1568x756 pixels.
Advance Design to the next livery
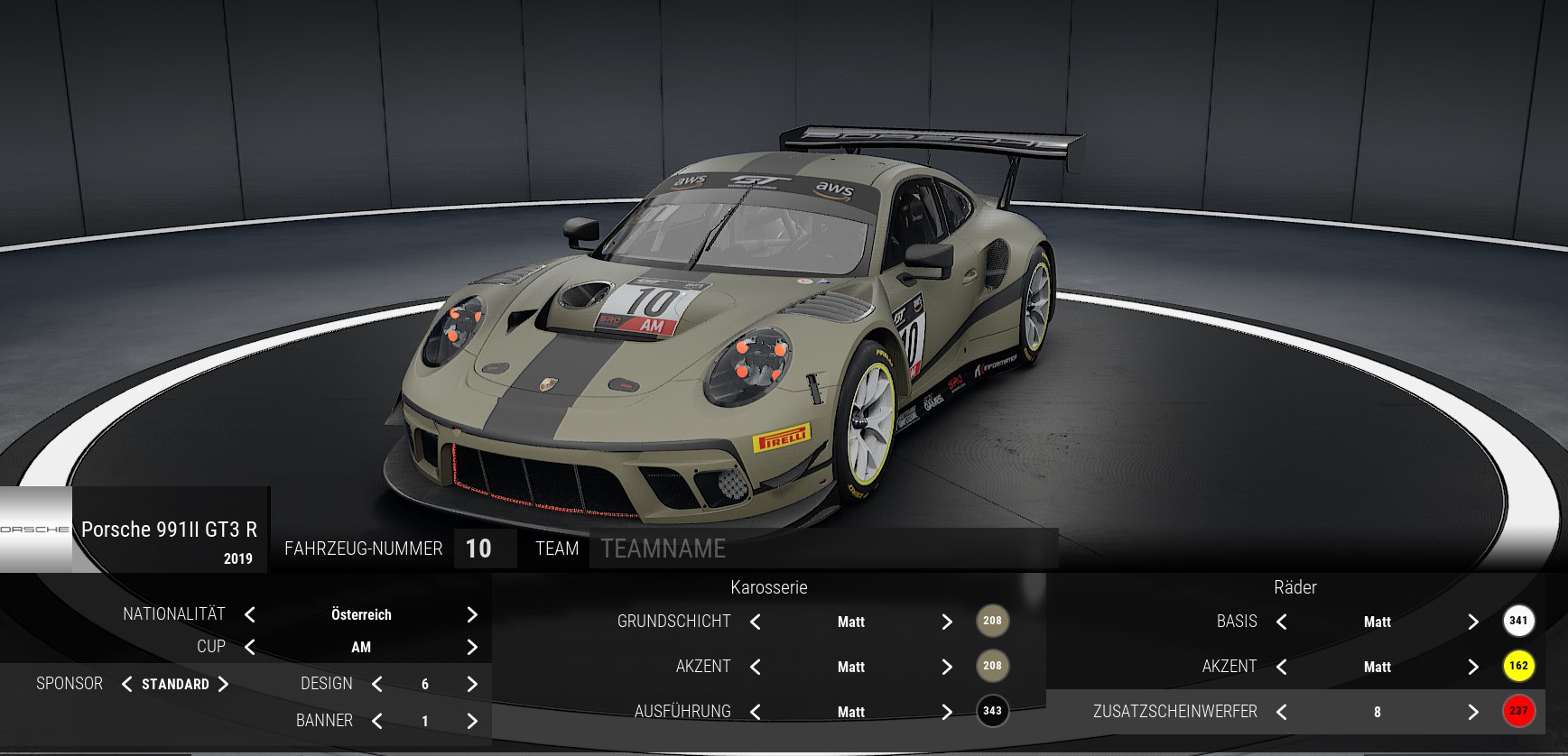(x=472, y=684)
